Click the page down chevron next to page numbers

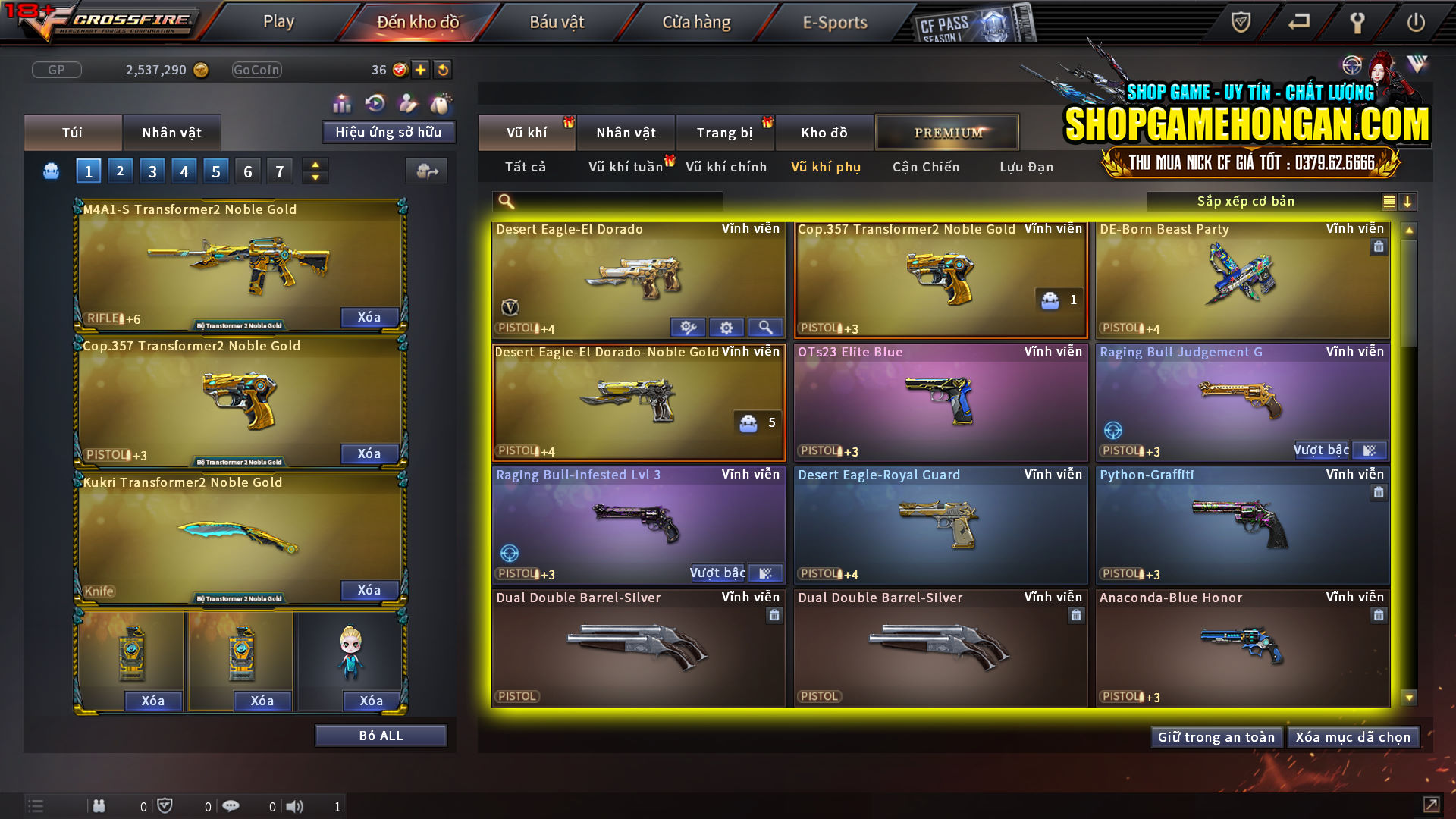[315, 177]
